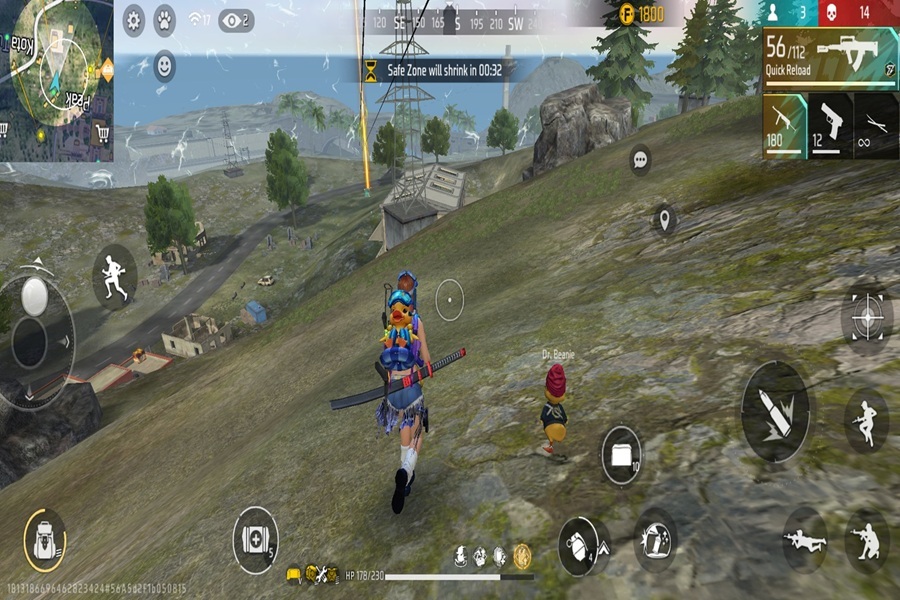Use the medkit healing item
Image resolution: width=900 pixels, height=600 pixels.
(255, 541)
